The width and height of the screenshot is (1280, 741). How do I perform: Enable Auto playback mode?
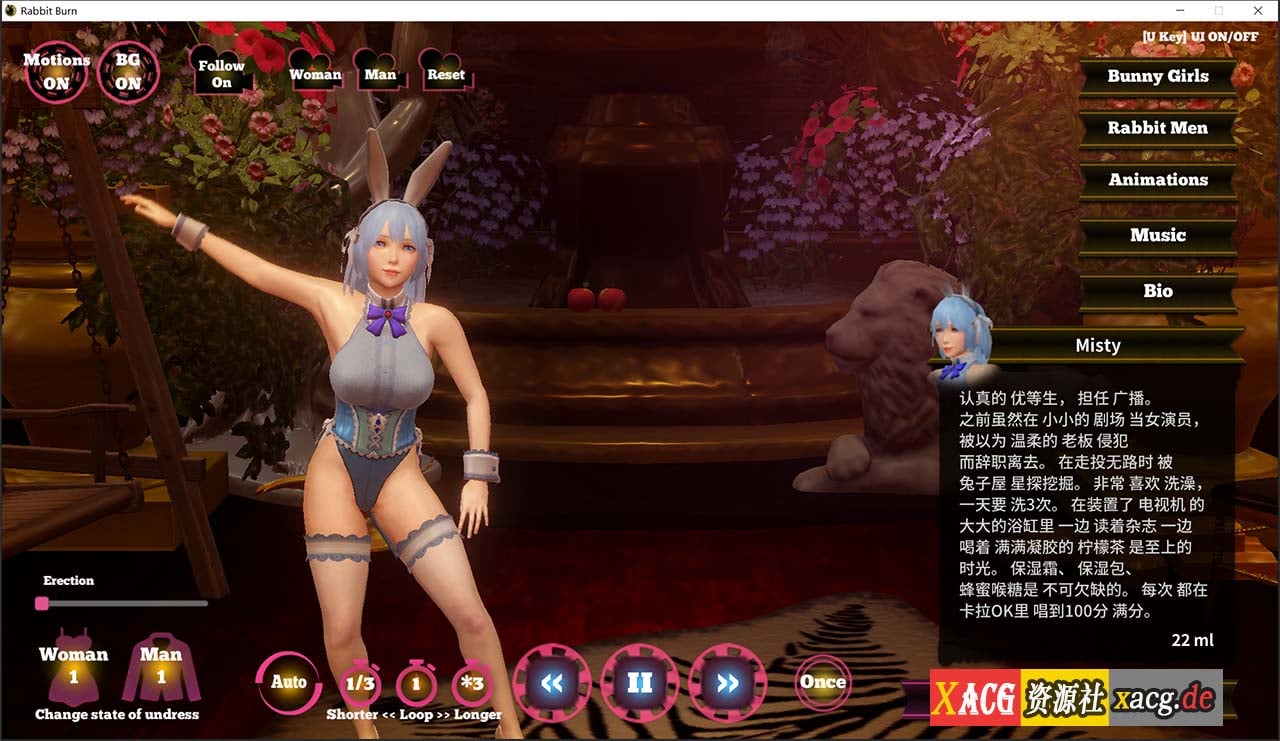pos(288,683)
